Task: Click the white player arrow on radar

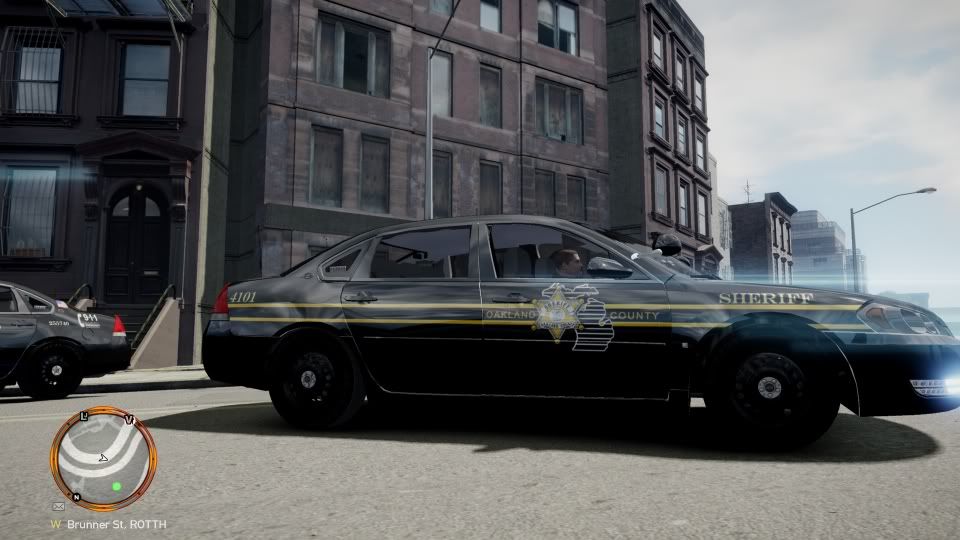Action: coord(103,458)
